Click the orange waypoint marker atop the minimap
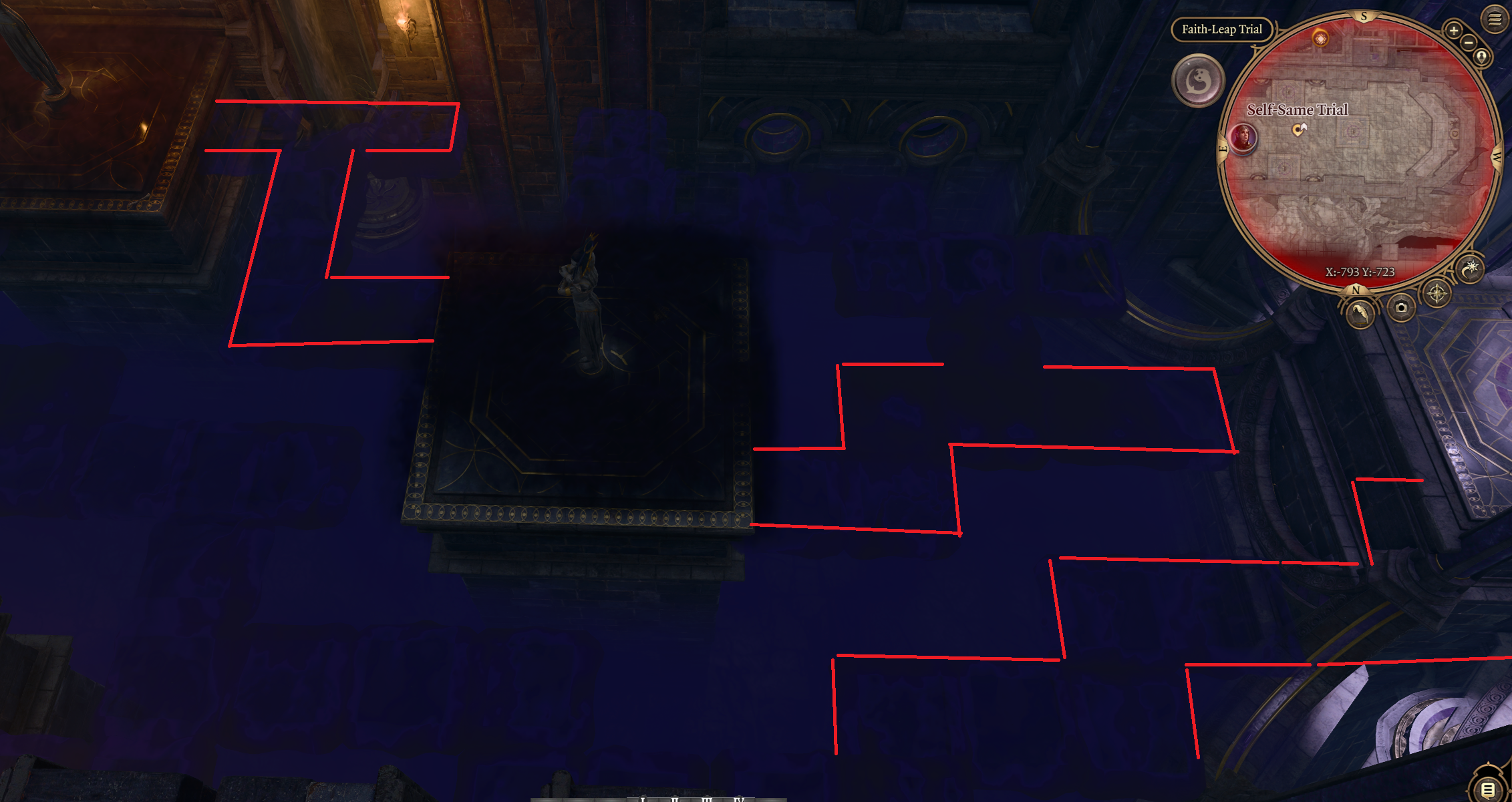1512x802 pixels. (x=1320, y=37)
